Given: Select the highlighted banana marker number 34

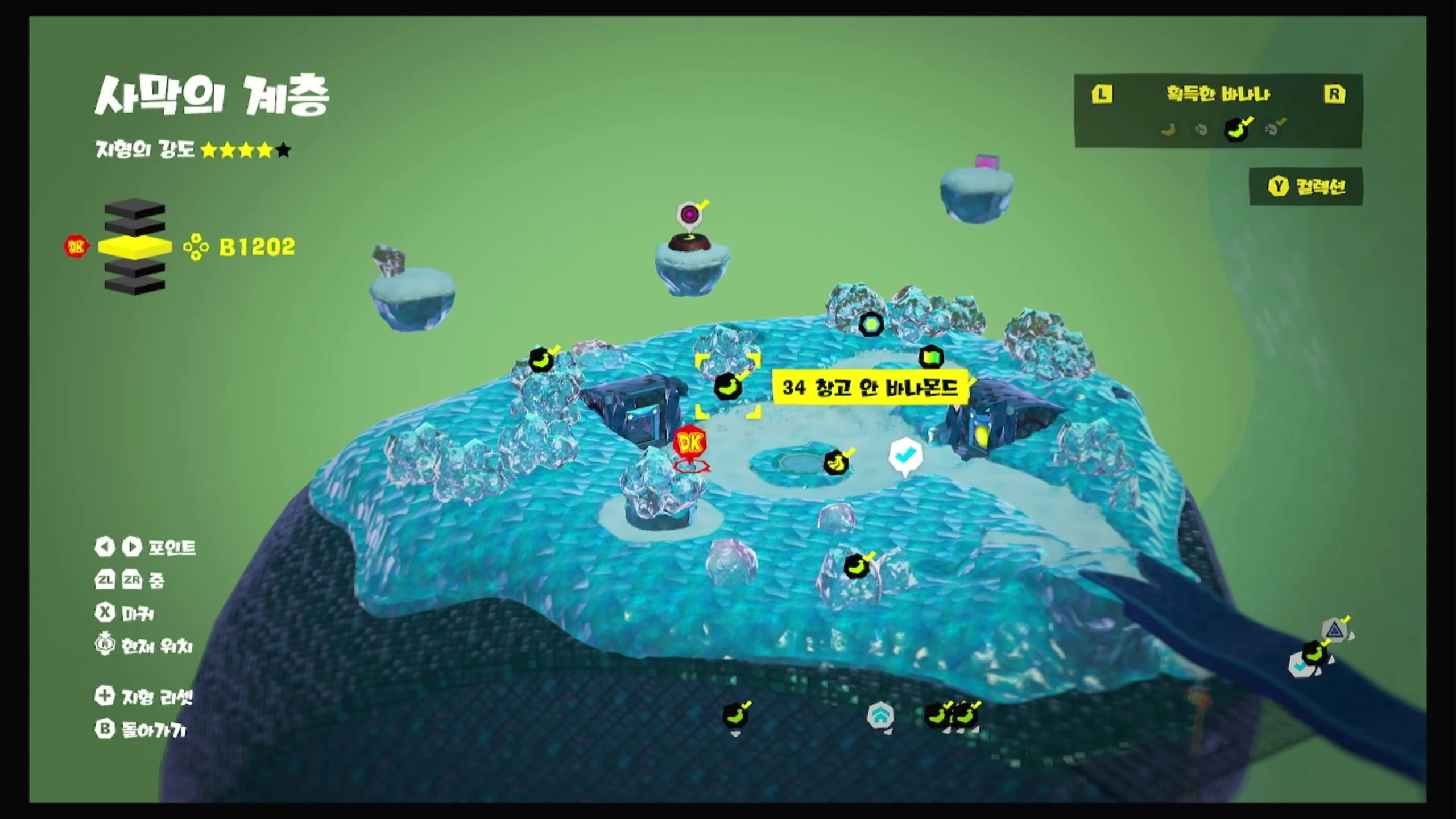Looking at the screenshot, I should point(727,387).
